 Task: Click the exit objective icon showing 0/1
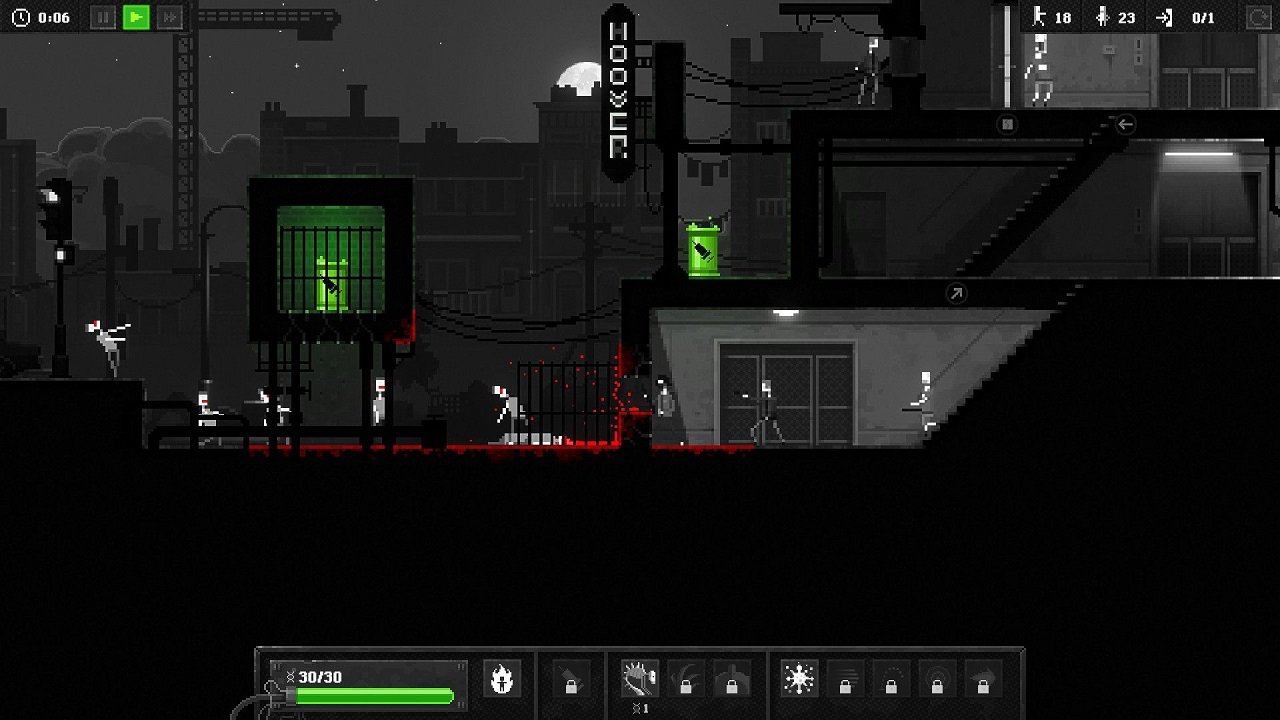(x=1161, y=17)
